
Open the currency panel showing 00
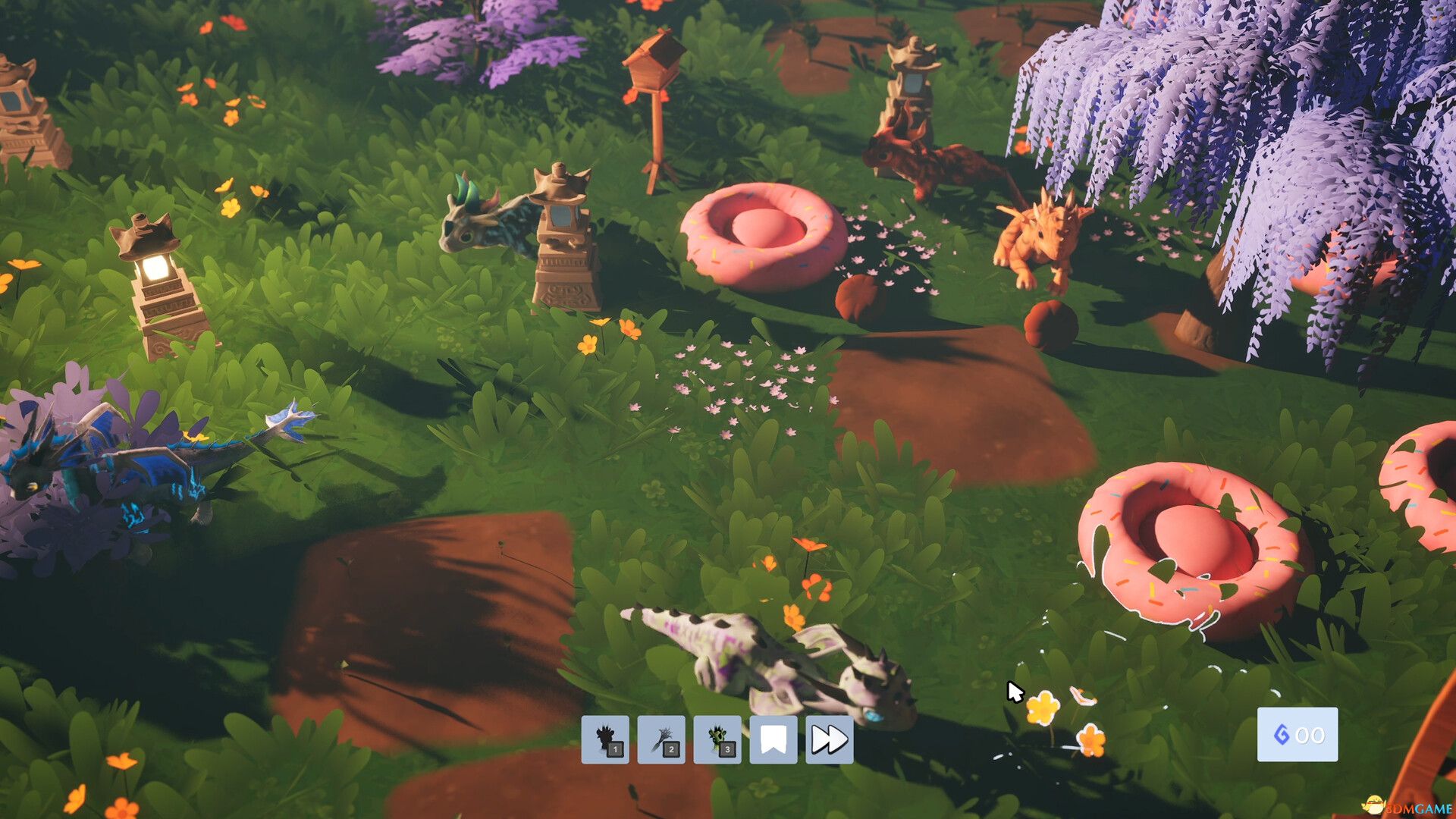click(1298, 734)
